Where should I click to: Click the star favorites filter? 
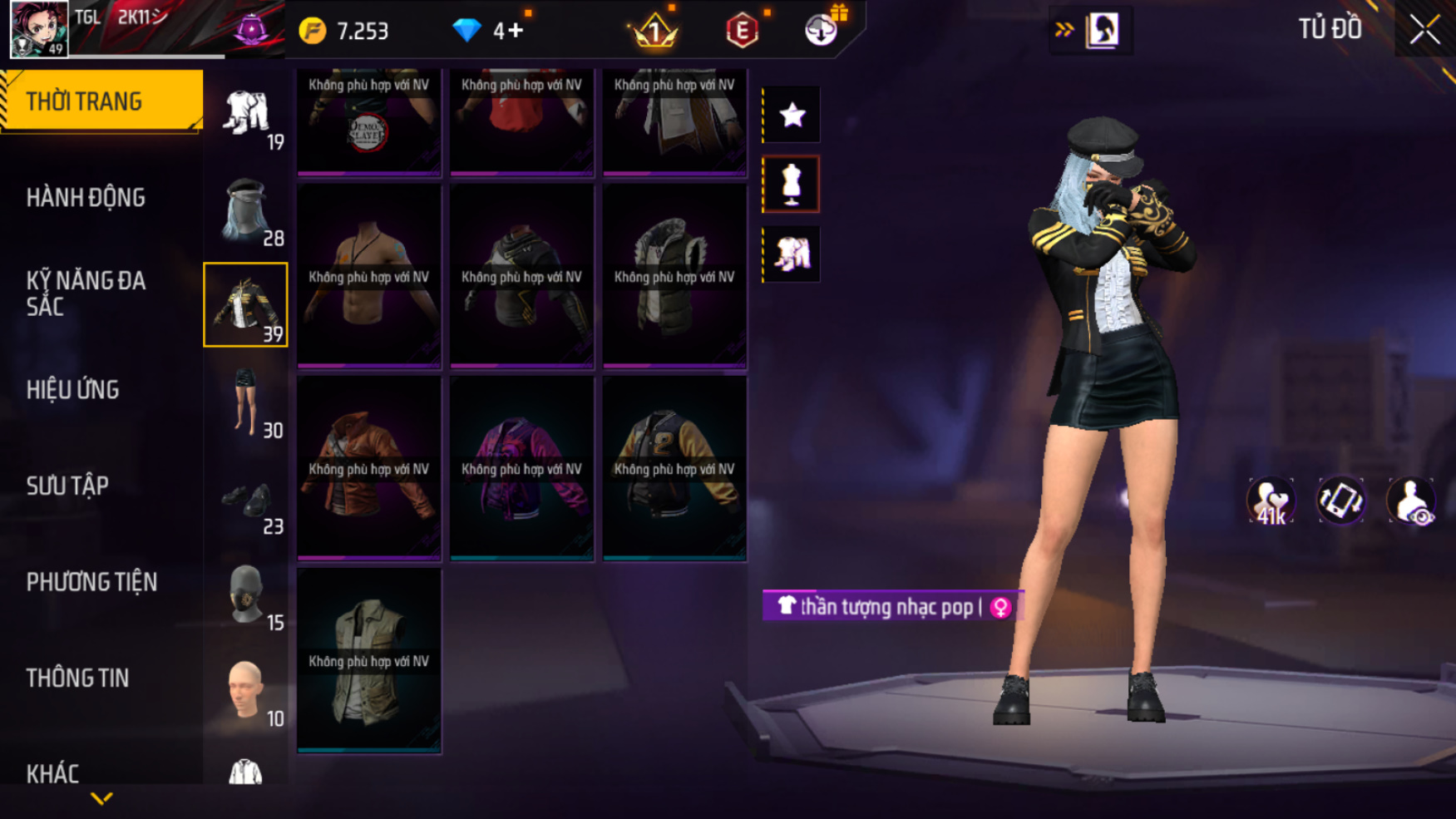(792, 115)
